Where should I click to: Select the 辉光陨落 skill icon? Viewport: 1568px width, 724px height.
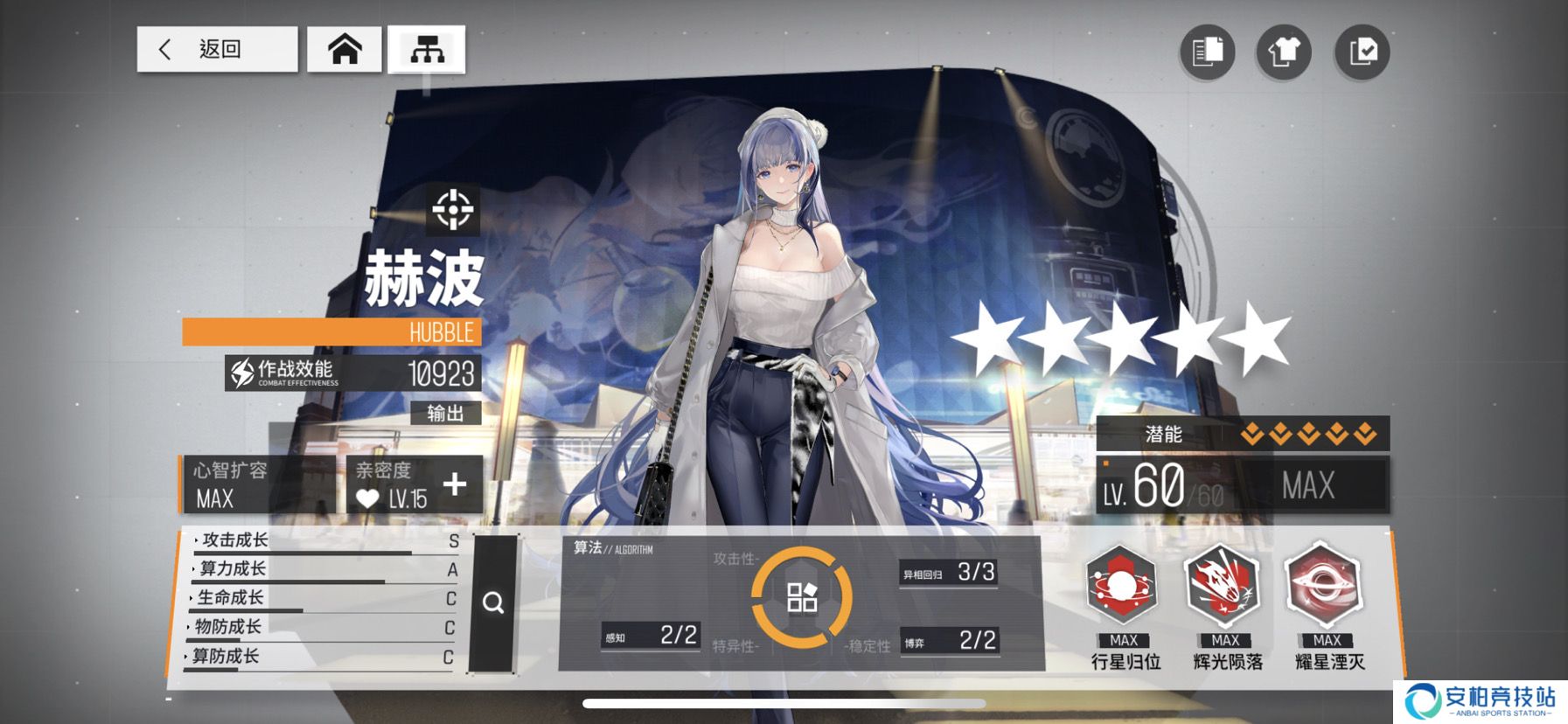coord(1224,586)
